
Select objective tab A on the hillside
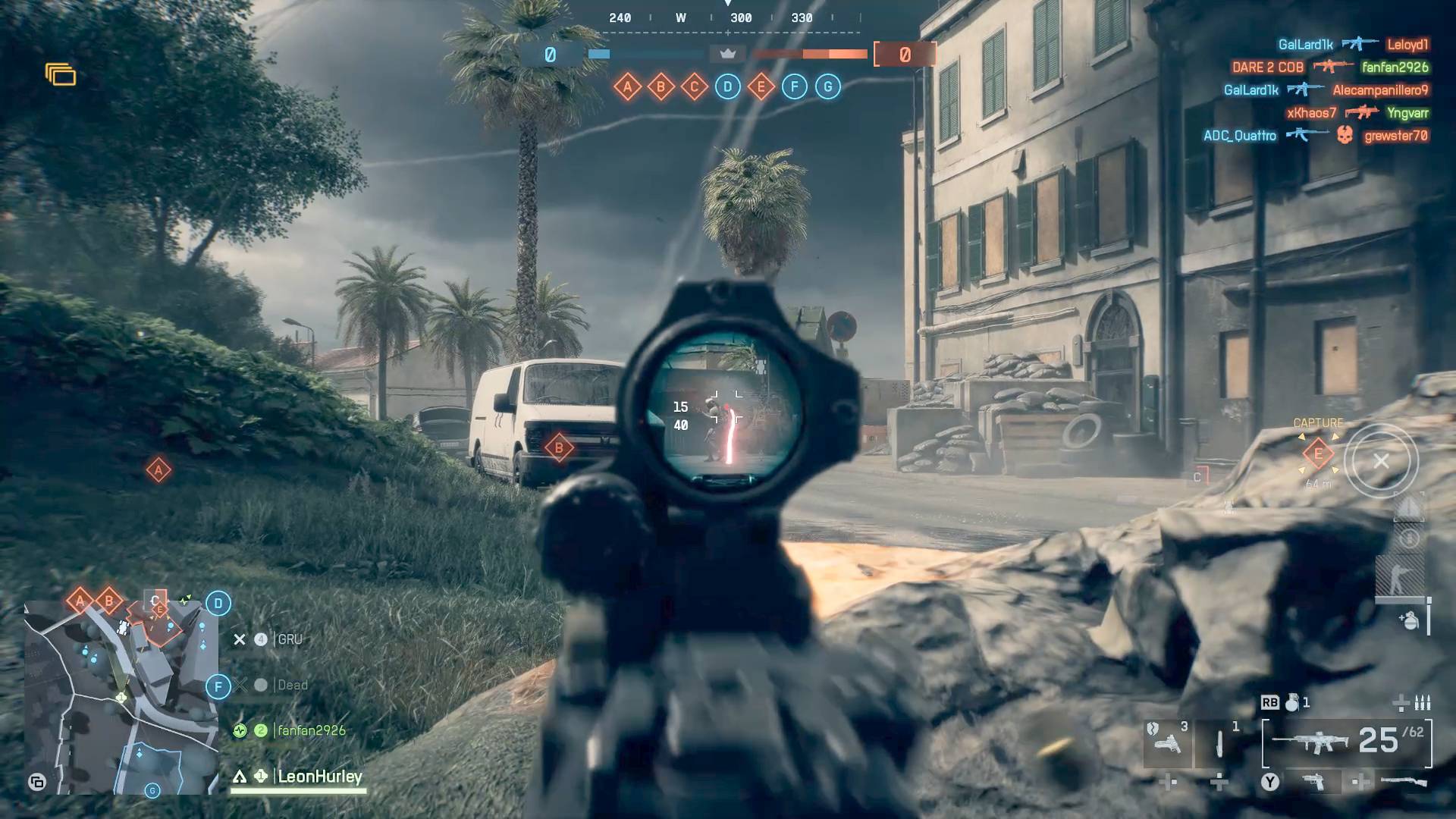(158, 470)
